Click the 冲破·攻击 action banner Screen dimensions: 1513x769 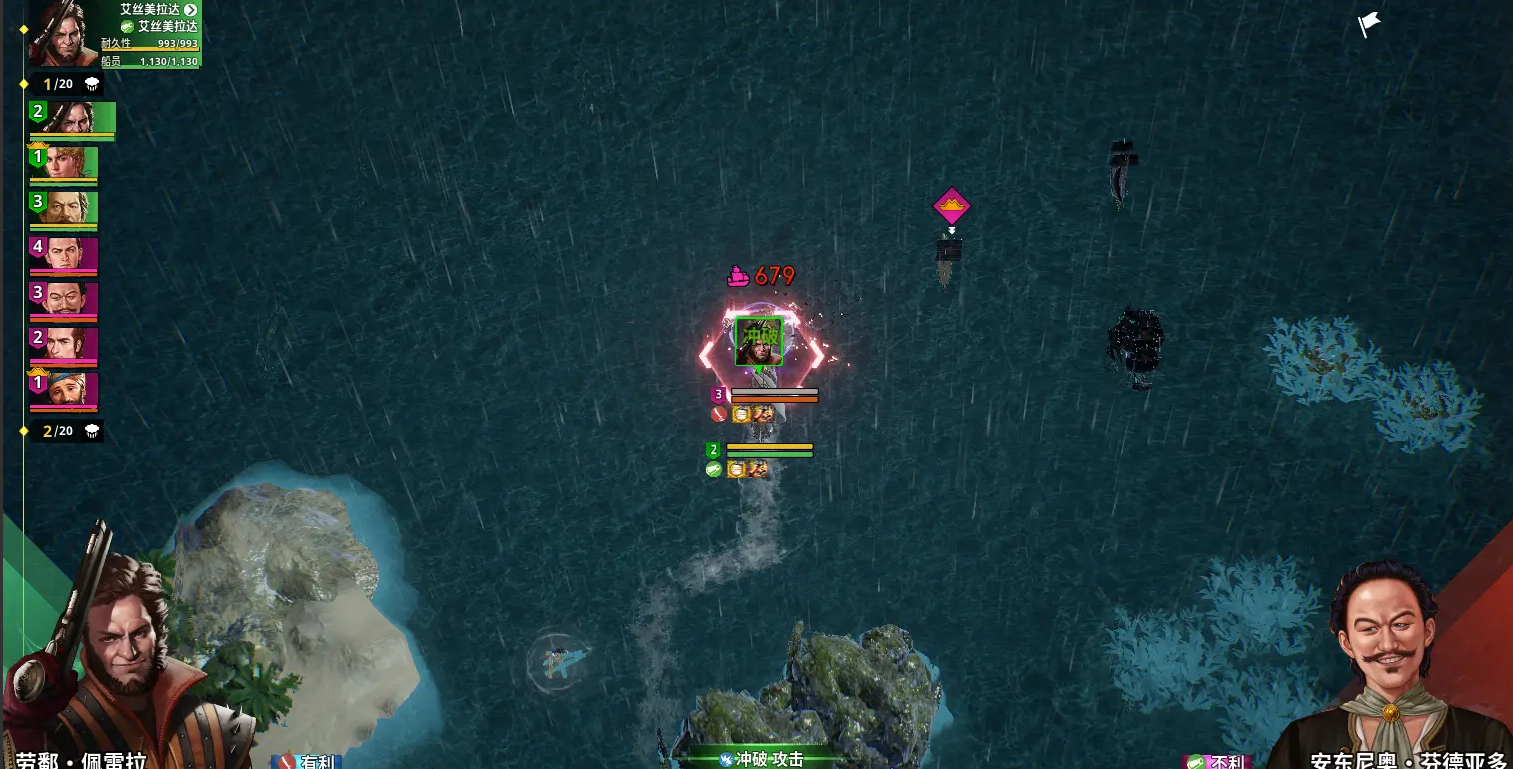click(x=762, y=759)
